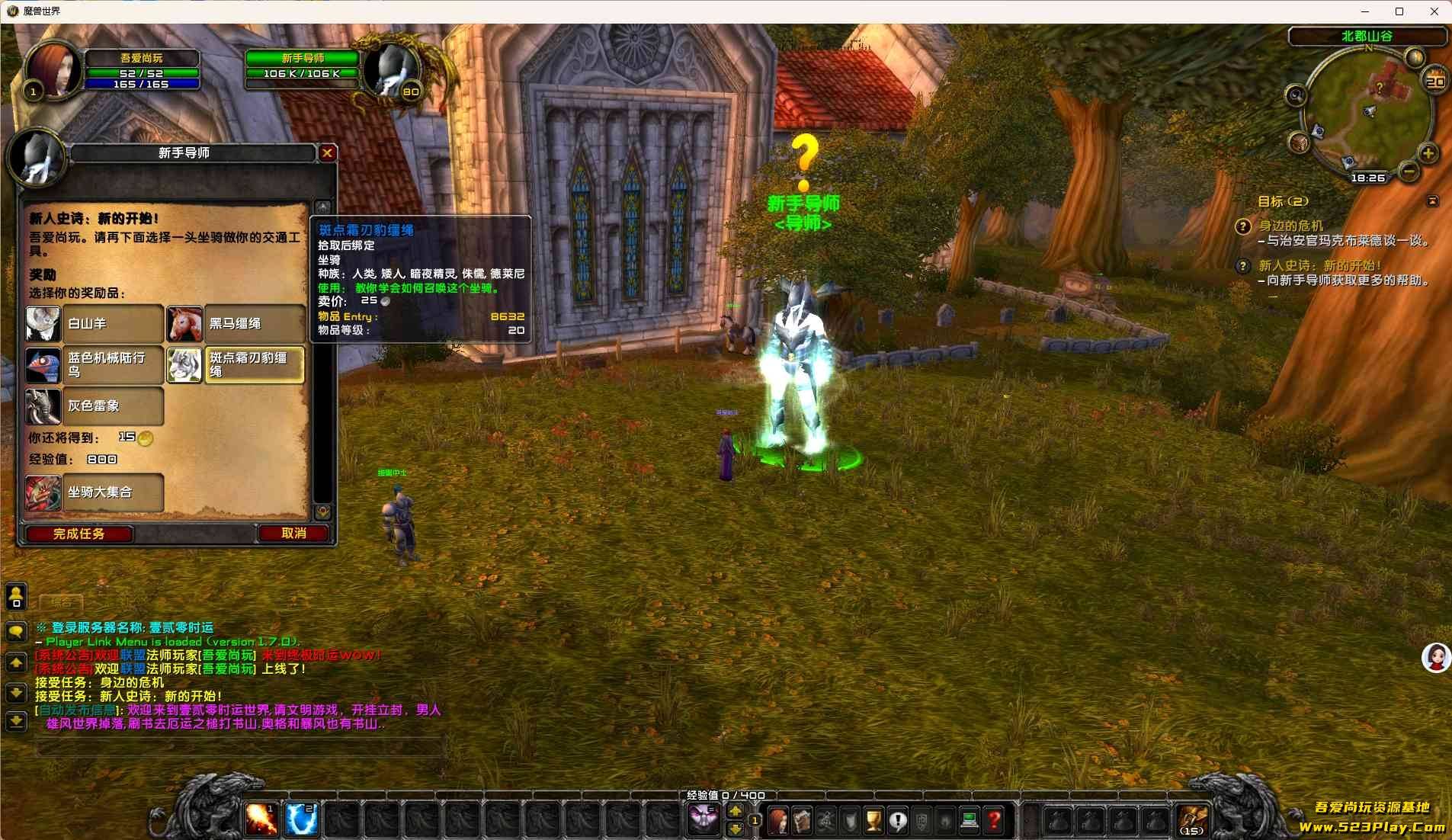
Task: Choose the 白山羊 mount reward
Action: tap(95, 324)
